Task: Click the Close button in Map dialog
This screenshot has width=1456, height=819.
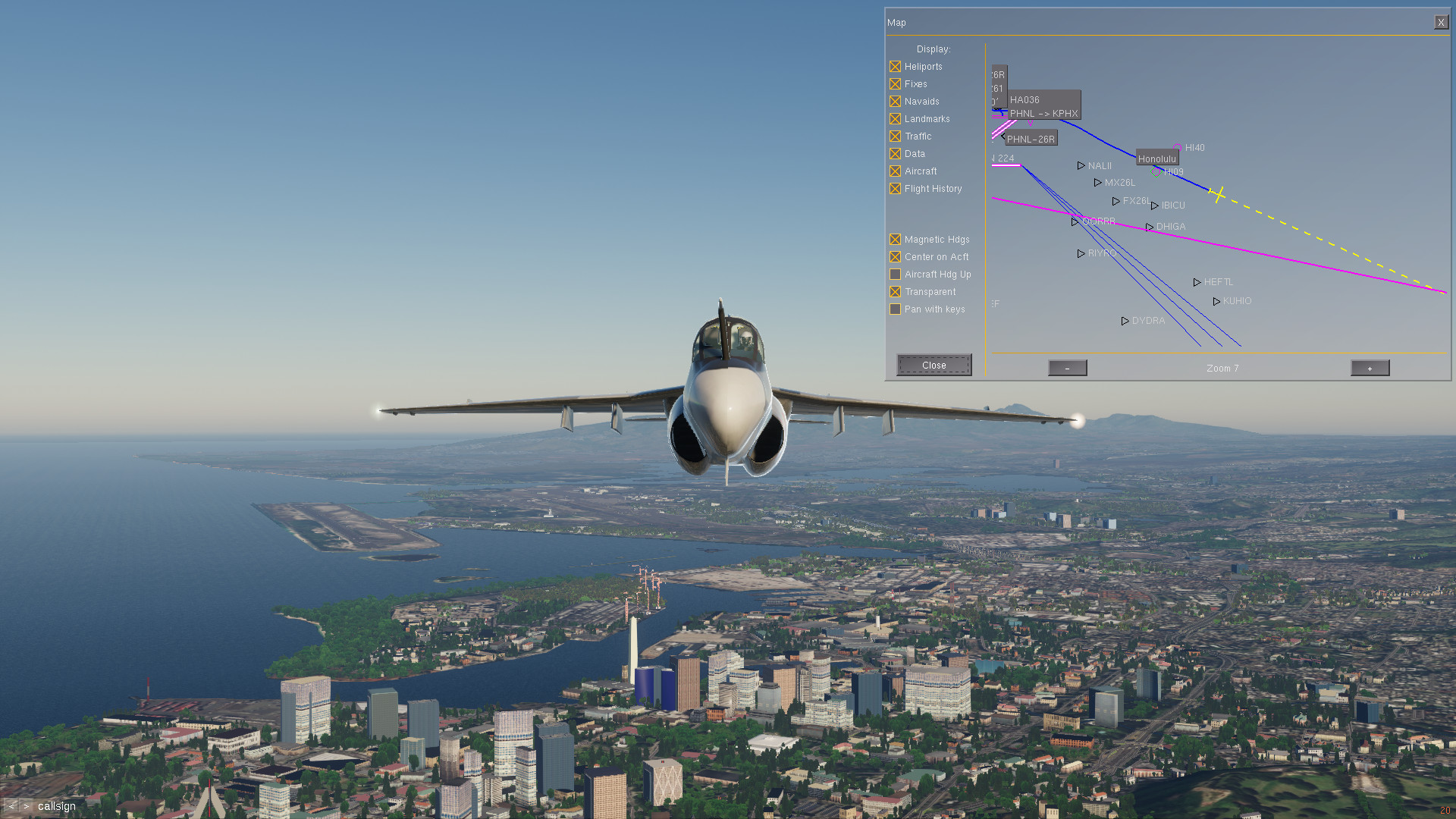Action: 934,365
